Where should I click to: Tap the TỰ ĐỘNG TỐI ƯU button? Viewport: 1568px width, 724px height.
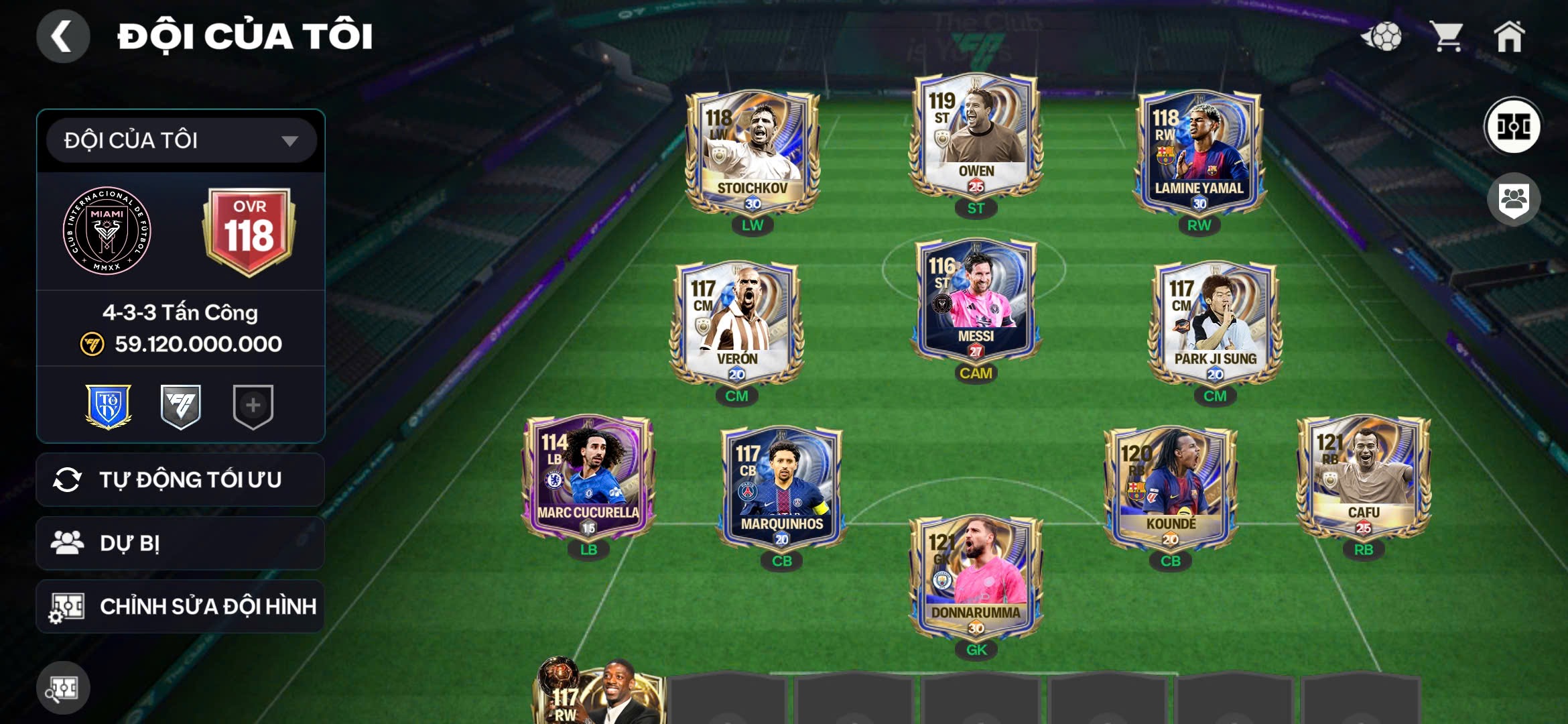coord(180,480)
